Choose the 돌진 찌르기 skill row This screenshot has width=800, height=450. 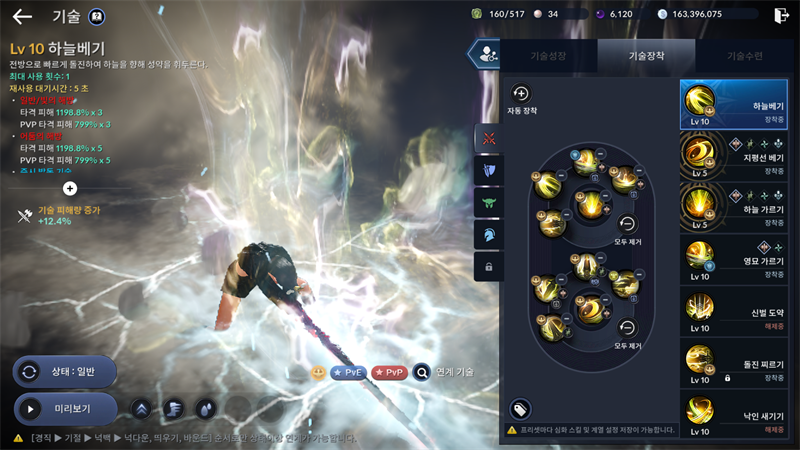pyautogui.click(x=737, y=362)
